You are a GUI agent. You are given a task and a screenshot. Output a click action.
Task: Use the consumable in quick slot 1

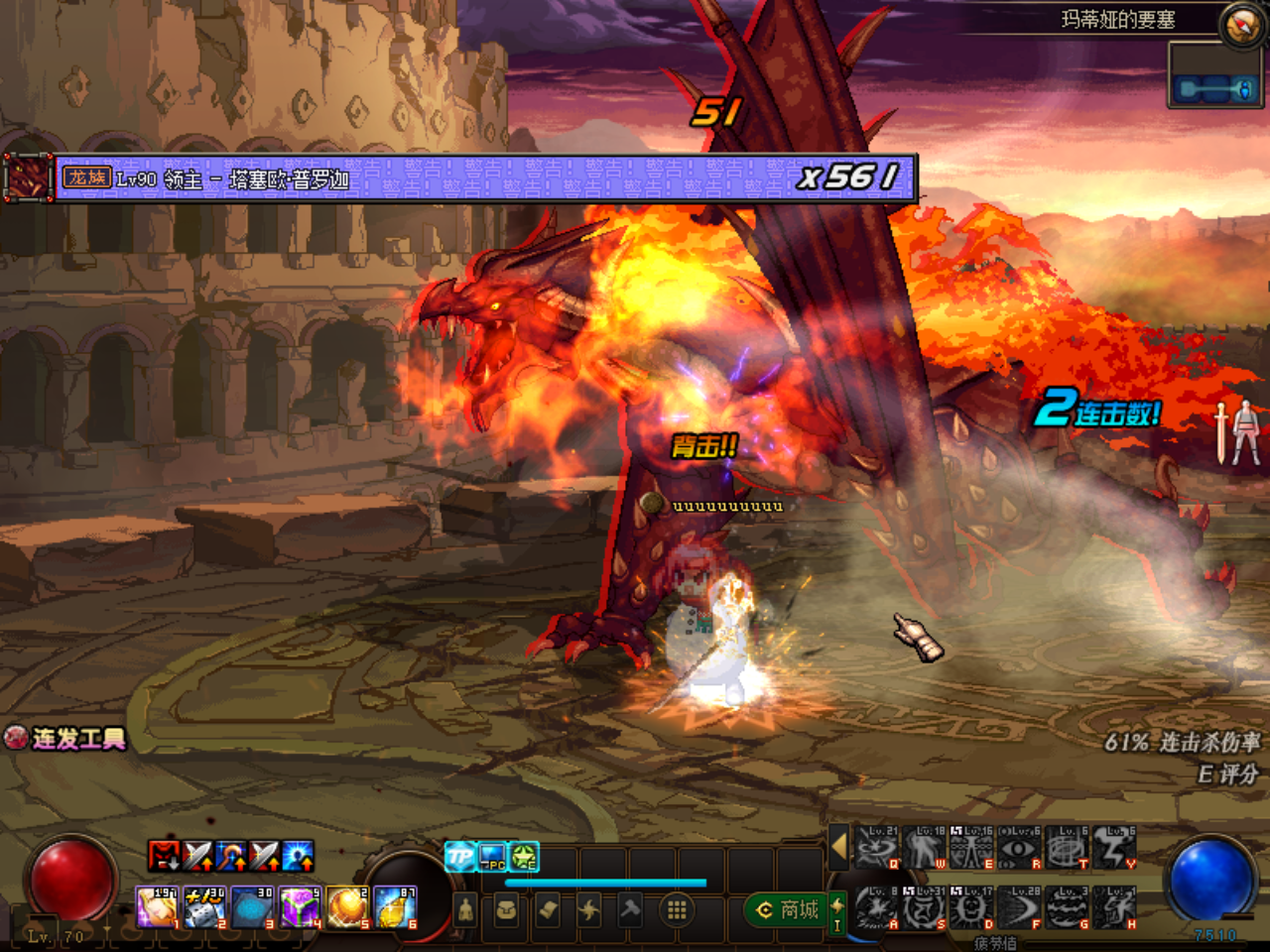pyautogui.click(x=156, y=907)
